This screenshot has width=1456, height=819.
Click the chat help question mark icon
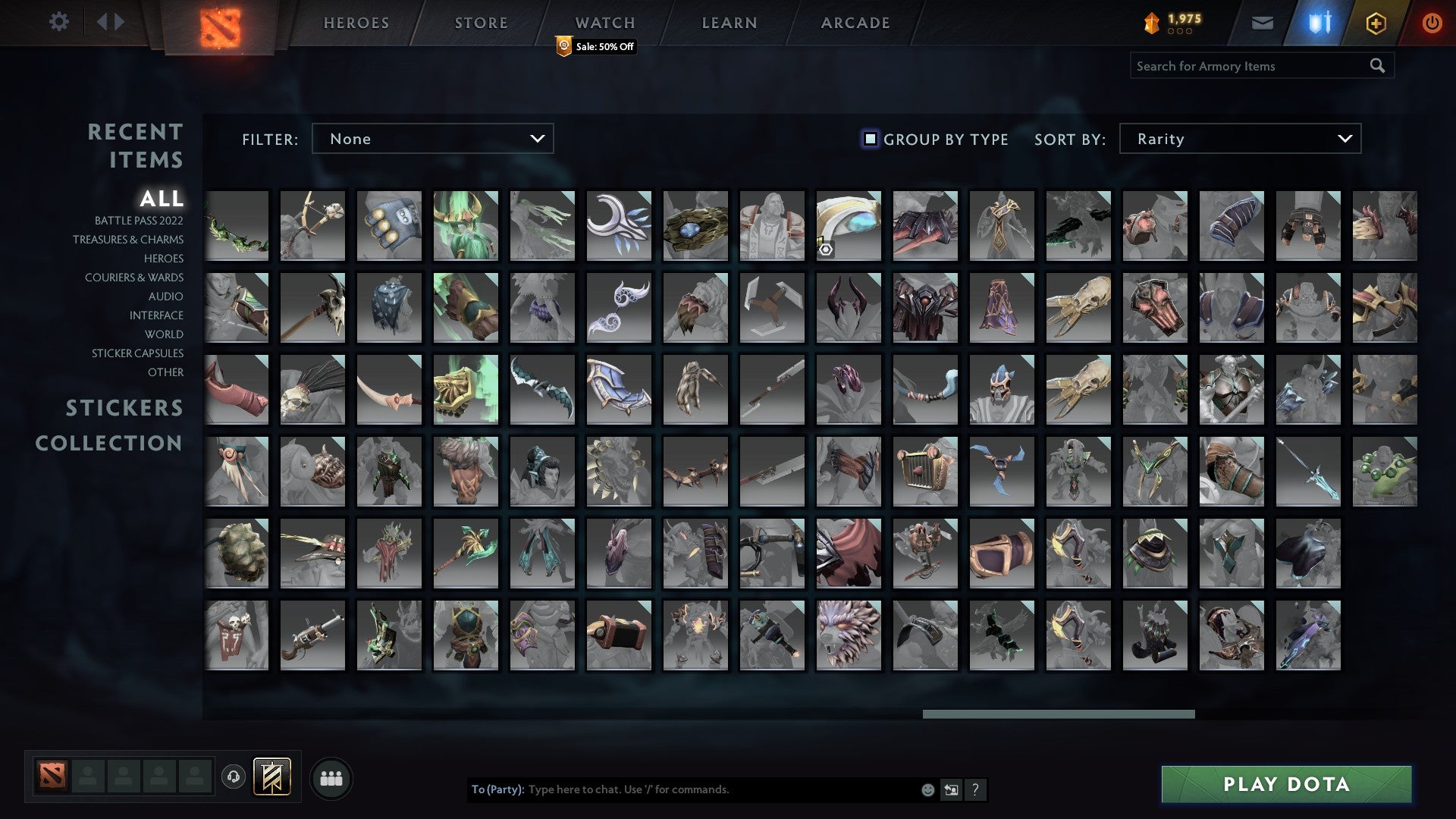[x=976, y=789]
